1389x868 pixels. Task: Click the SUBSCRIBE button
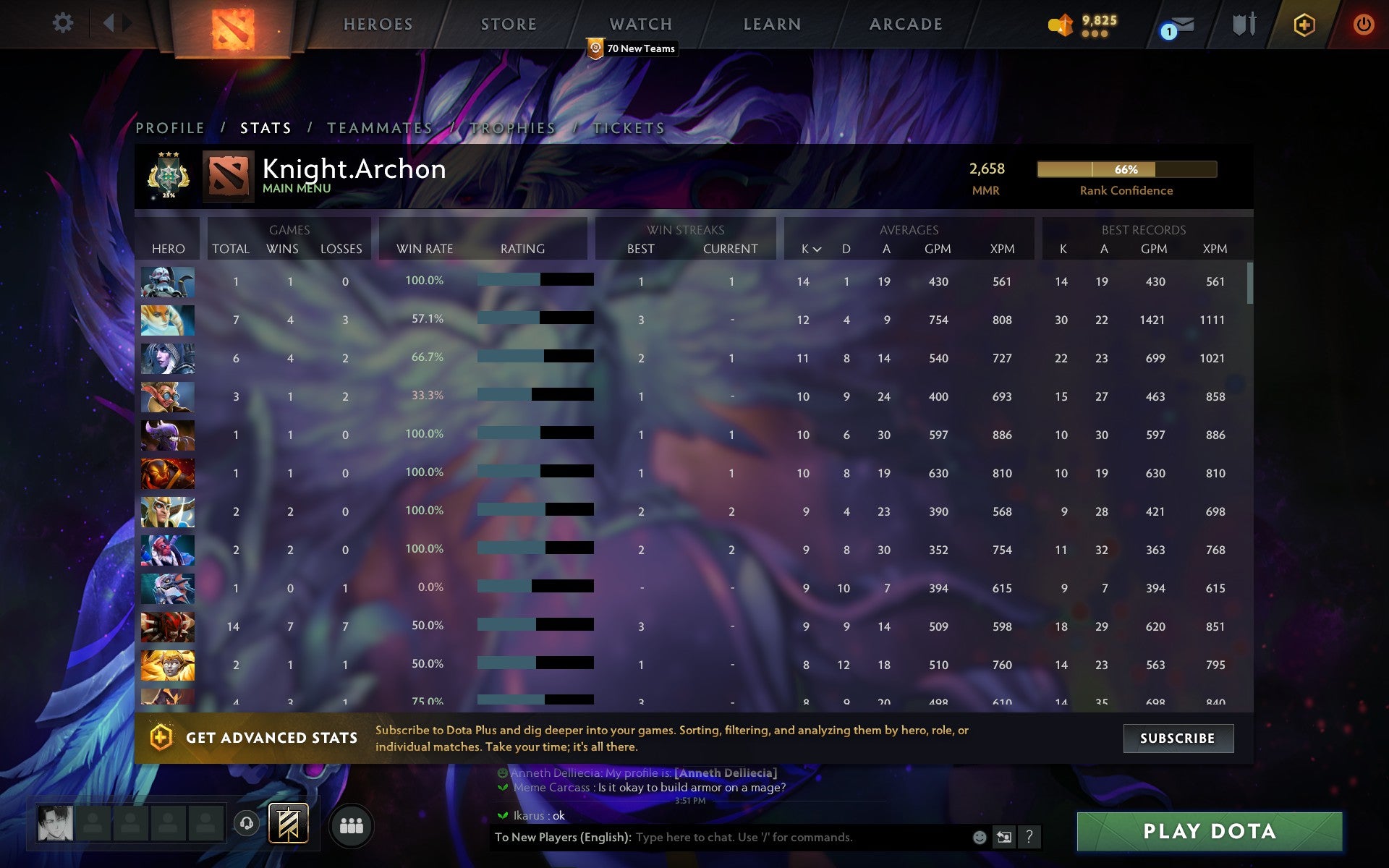(x=1178, y=738)
